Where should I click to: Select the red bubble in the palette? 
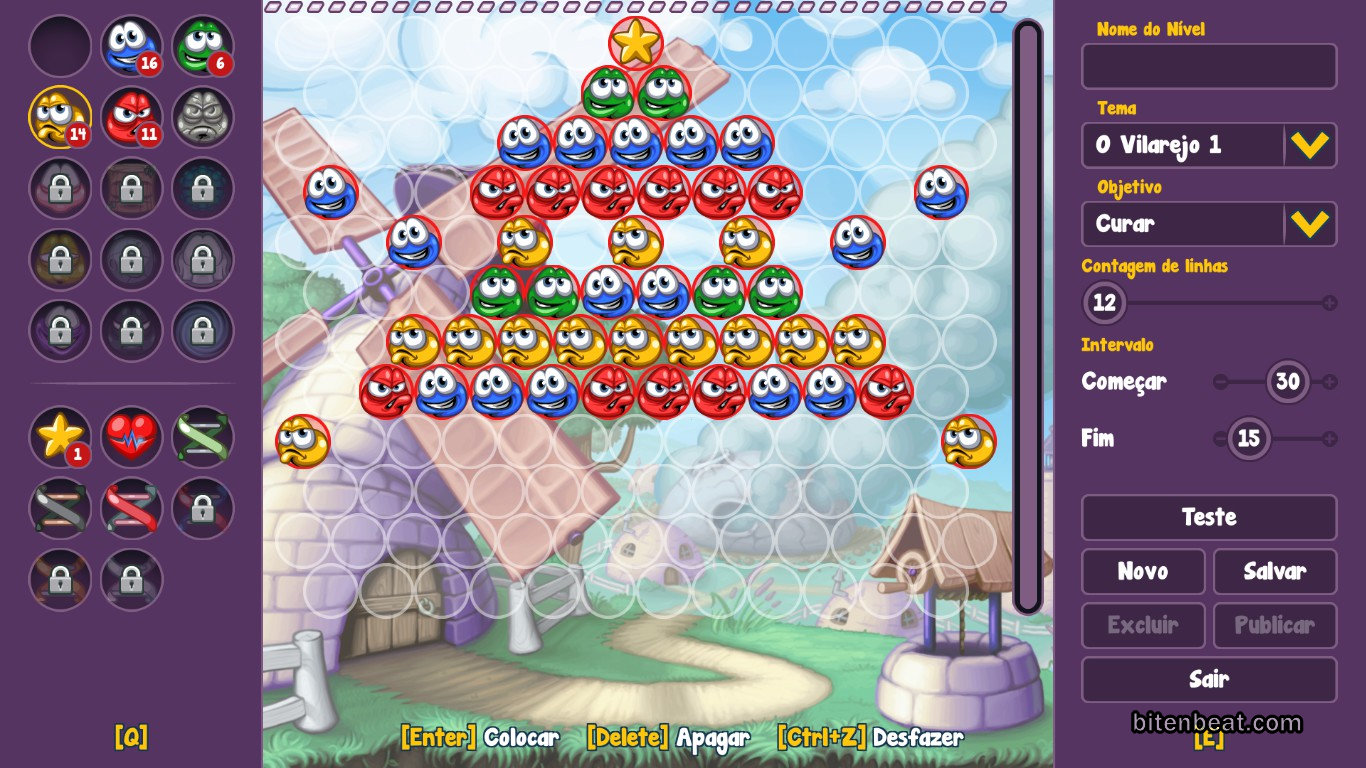point(131,116)
